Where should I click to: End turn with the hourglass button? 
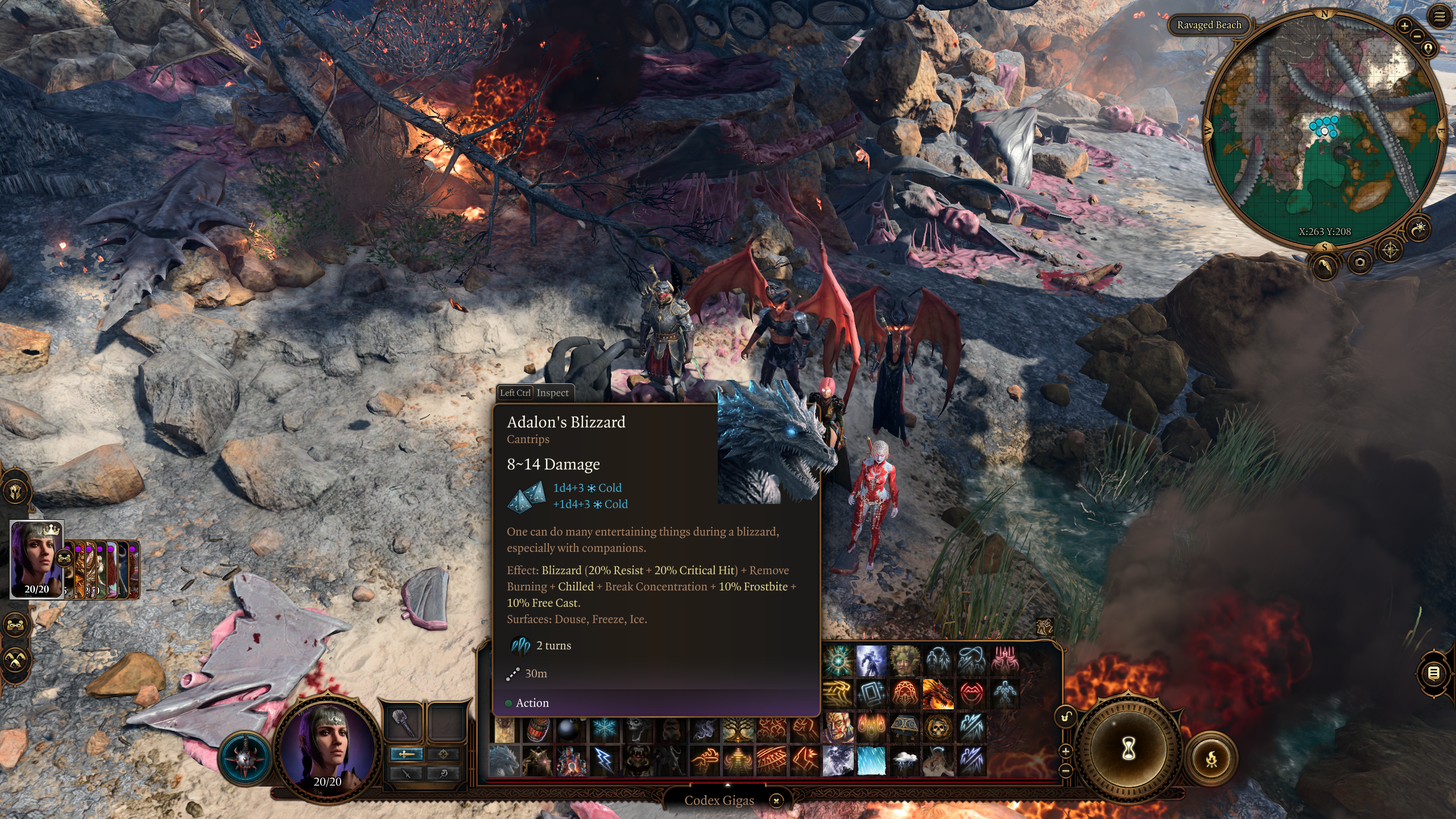point(1128,749)
